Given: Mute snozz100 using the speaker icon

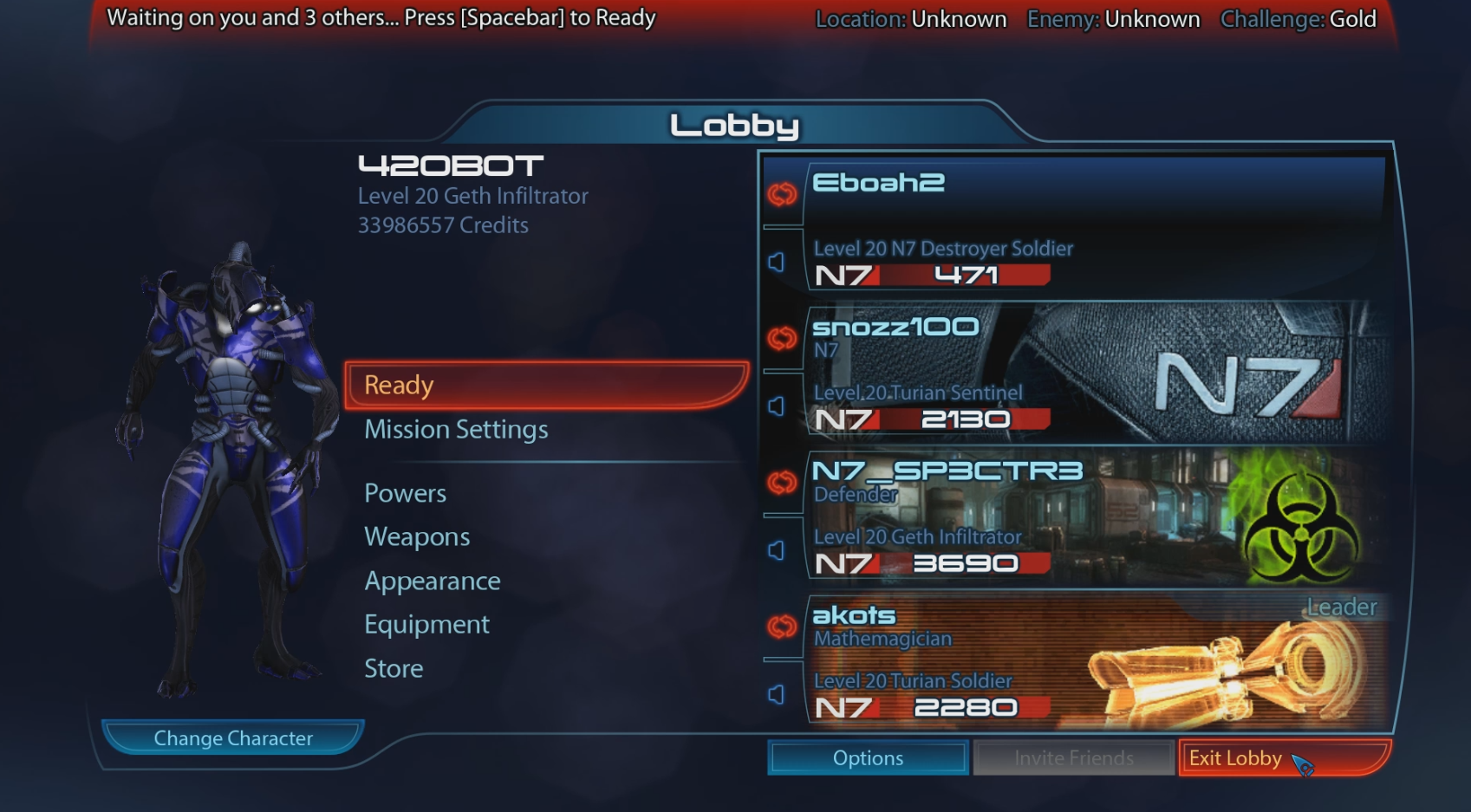Looking at the screenshot, I should coord(776,404).
